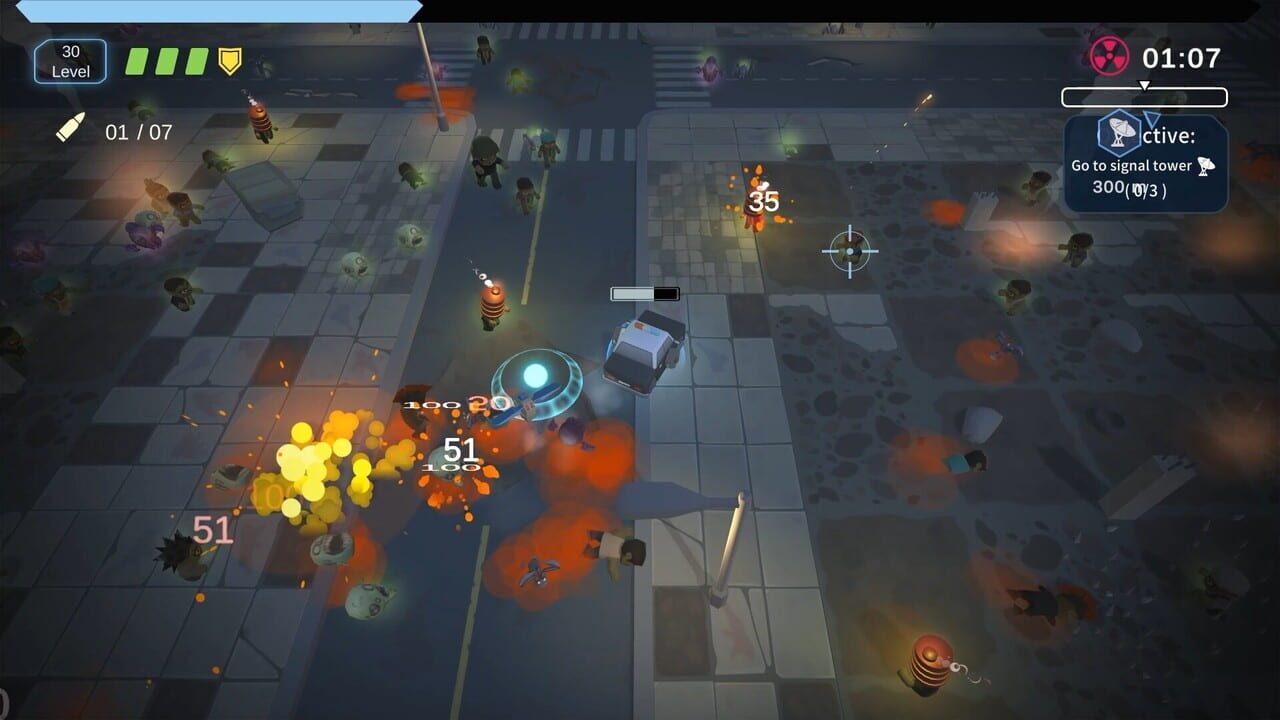The width and height of the screenshot is (1280, 720).
Task: Select the Level 30 badge
Action: click(69, 61)
